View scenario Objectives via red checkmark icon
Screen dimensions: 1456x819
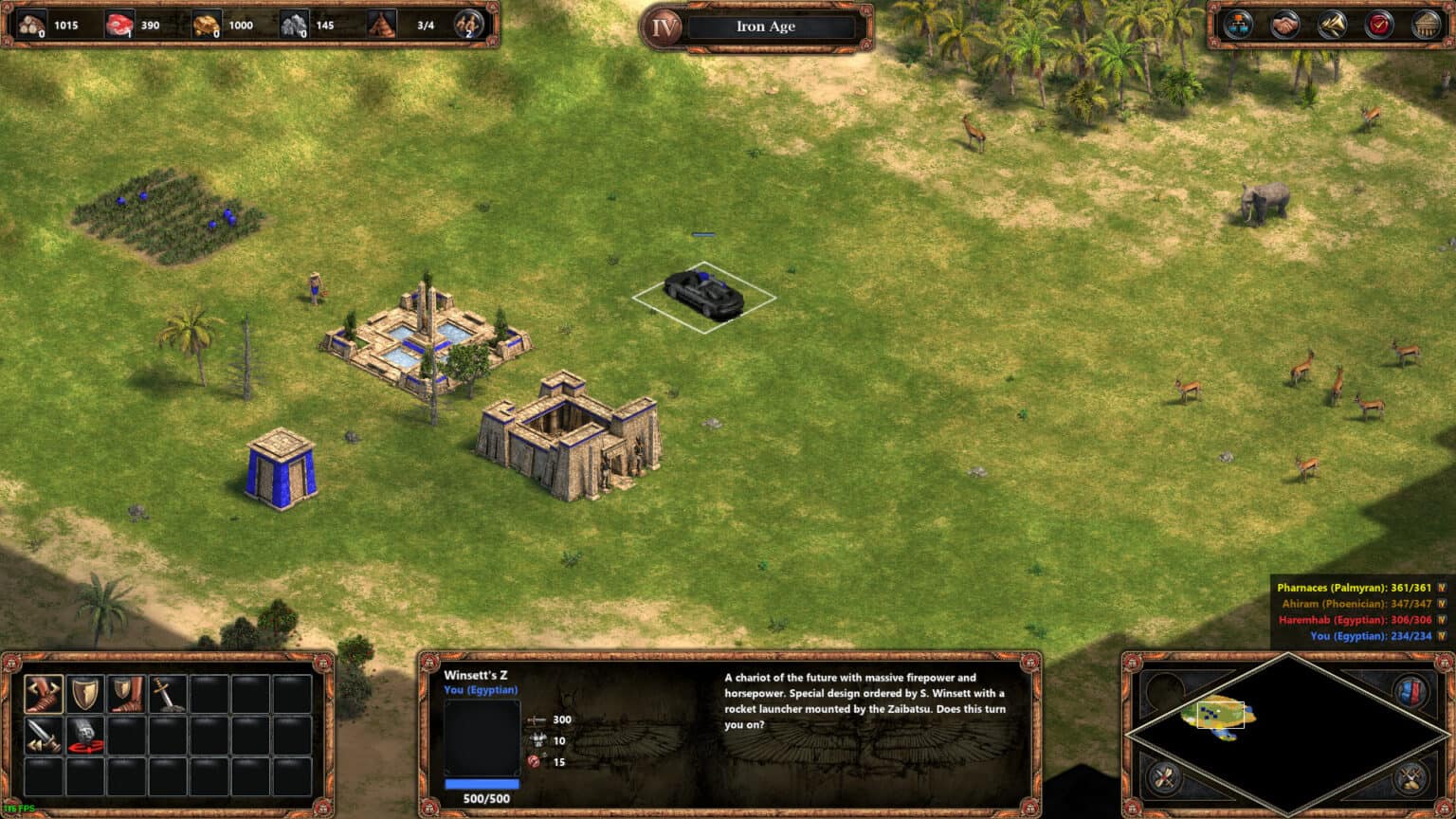click(x=1380, y=24)
